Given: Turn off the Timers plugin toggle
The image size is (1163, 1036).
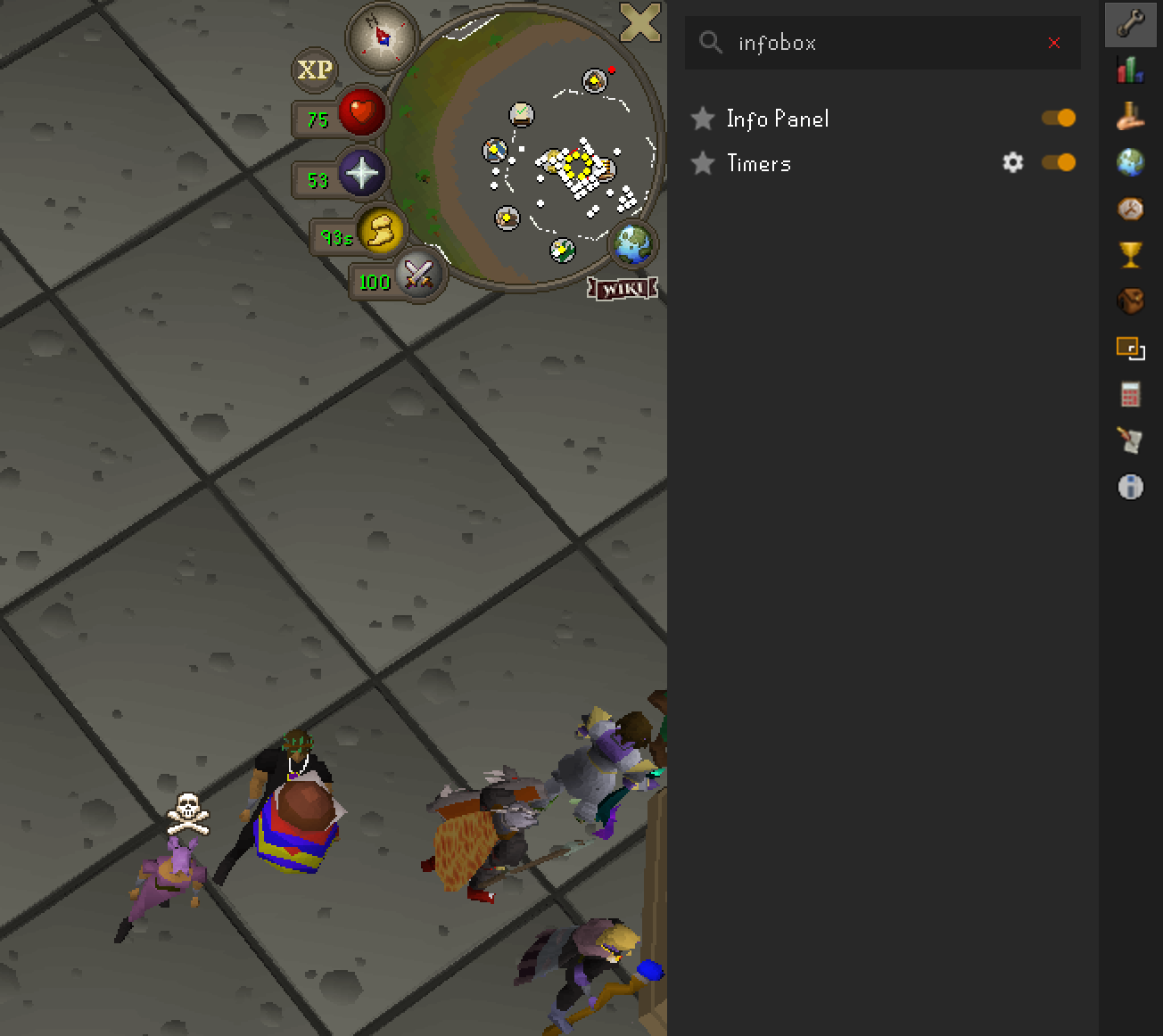Looking at the screenshot, I should click(x=1060, y=162).
